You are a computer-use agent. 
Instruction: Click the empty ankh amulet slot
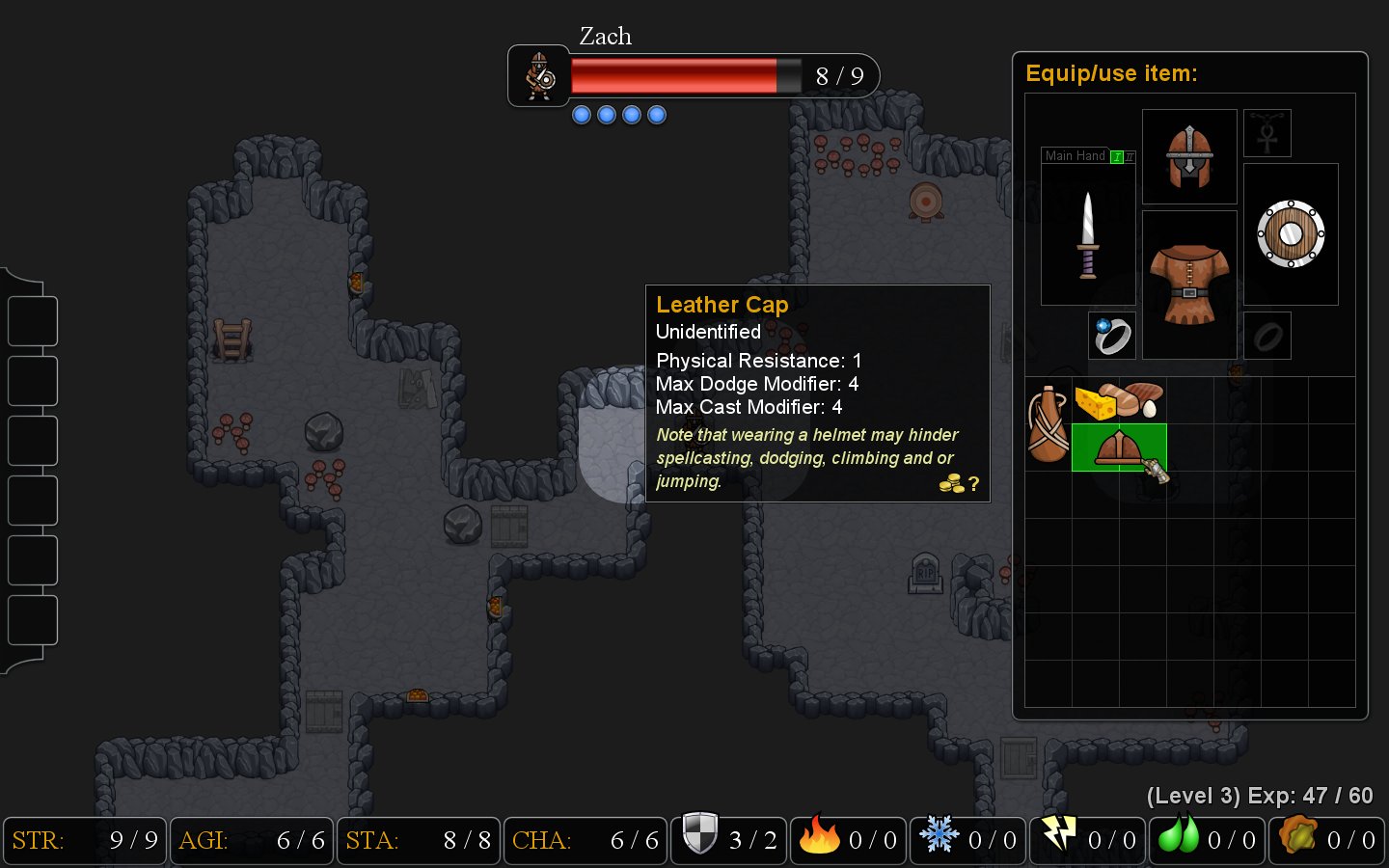[x=1267, y=133]
